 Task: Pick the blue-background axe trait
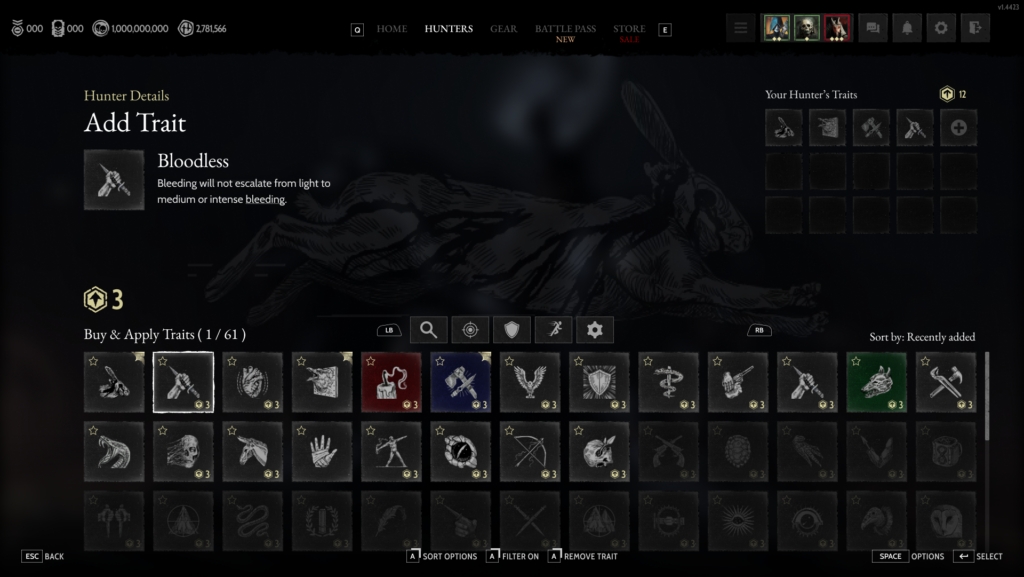pos(461,382)
